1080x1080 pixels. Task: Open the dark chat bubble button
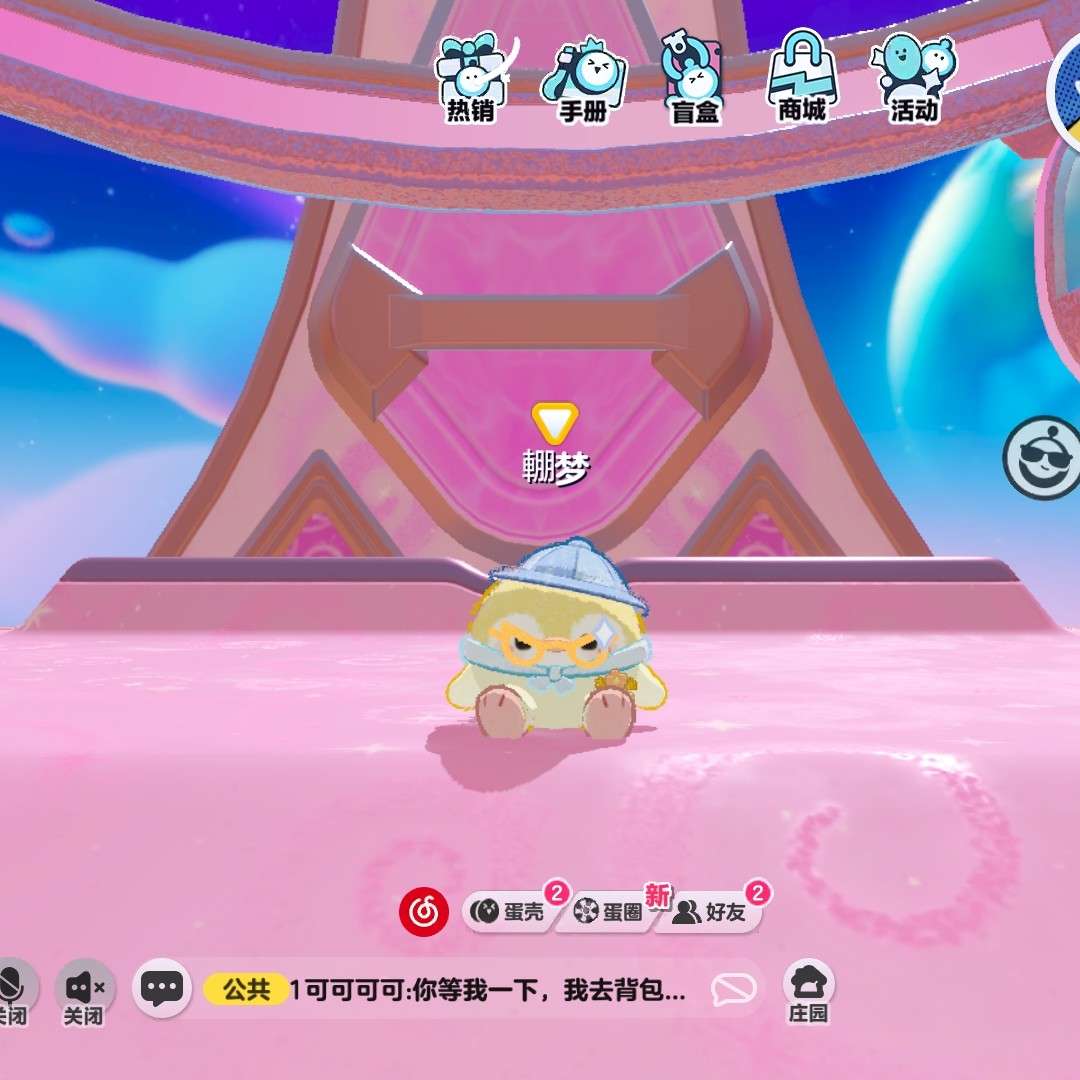point(161,989)
